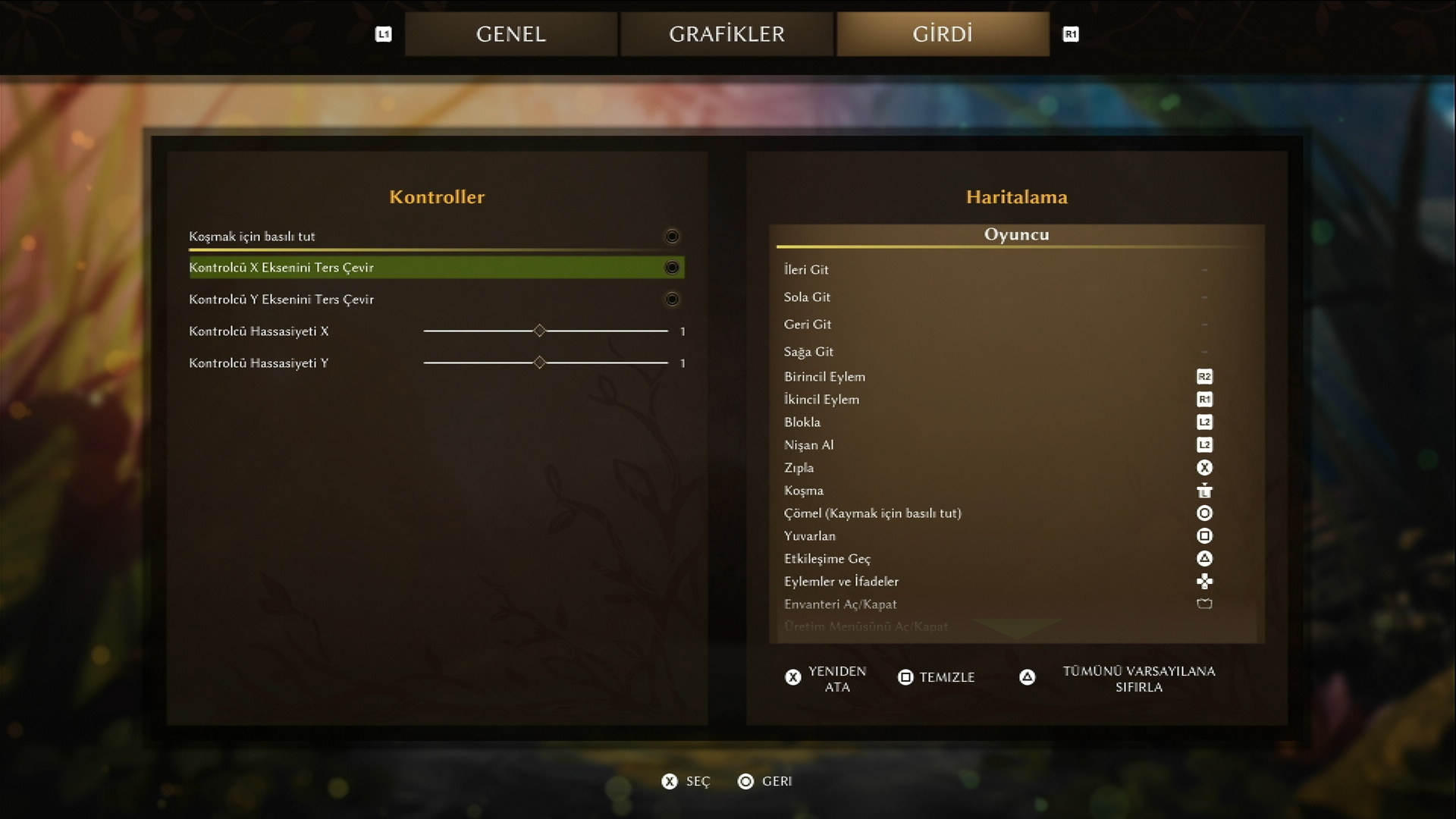
Task: Choose the Yuvarlan binding row
Action: [1016, 536]
